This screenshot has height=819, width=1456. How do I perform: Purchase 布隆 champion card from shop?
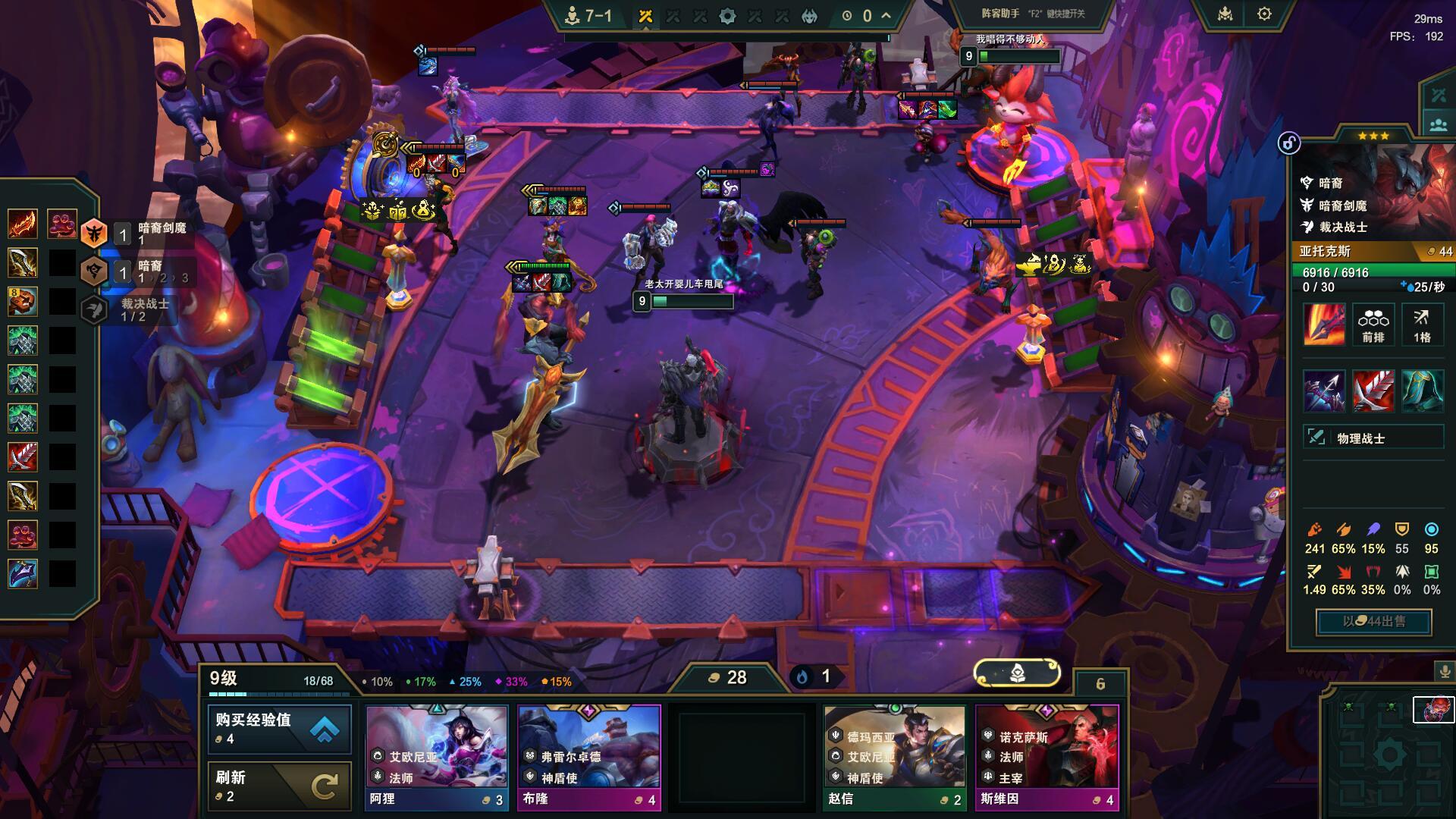tap(589, 757)
